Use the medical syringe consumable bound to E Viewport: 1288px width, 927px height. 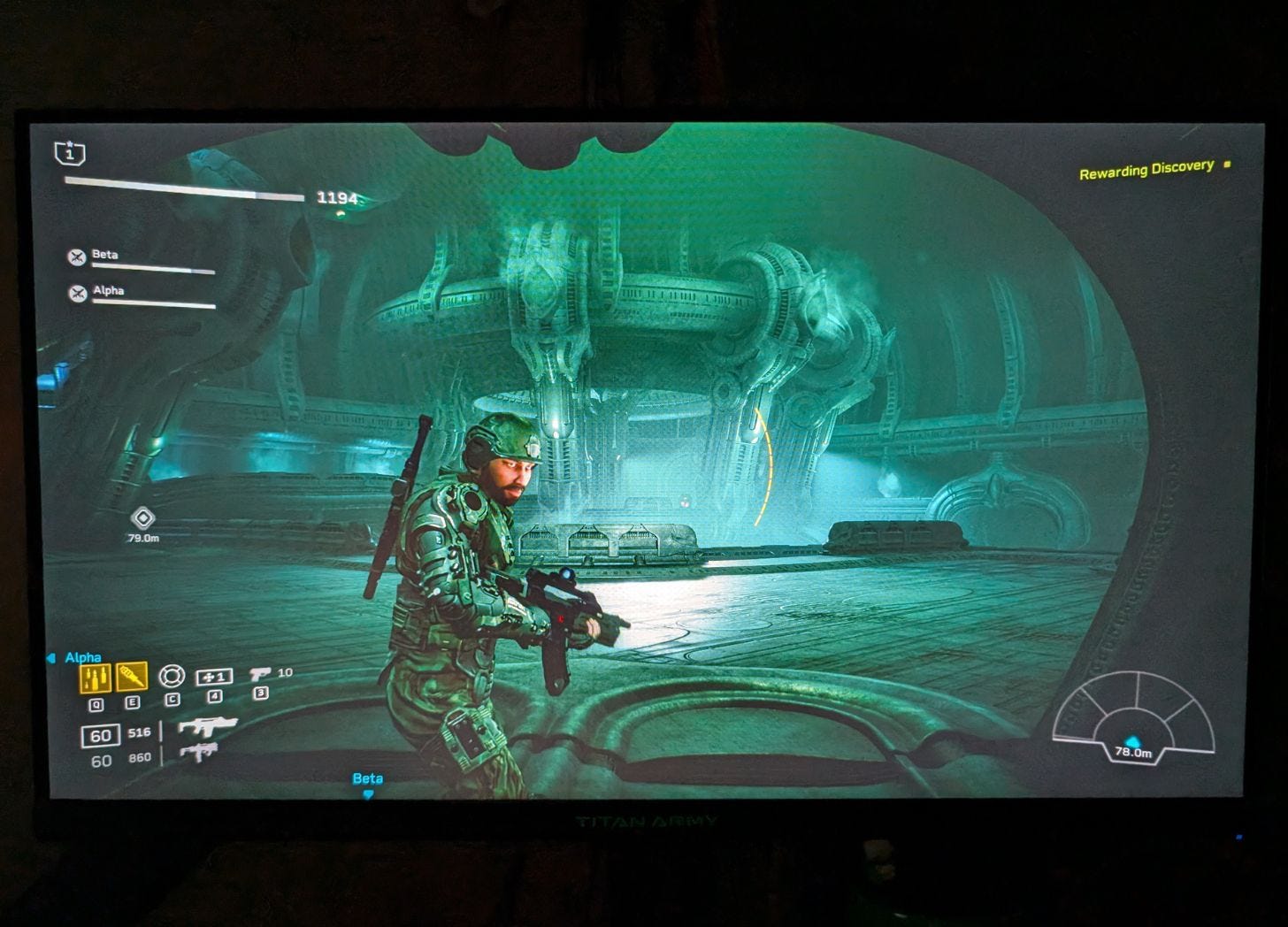pyautogui.click(x=133, y=677)
